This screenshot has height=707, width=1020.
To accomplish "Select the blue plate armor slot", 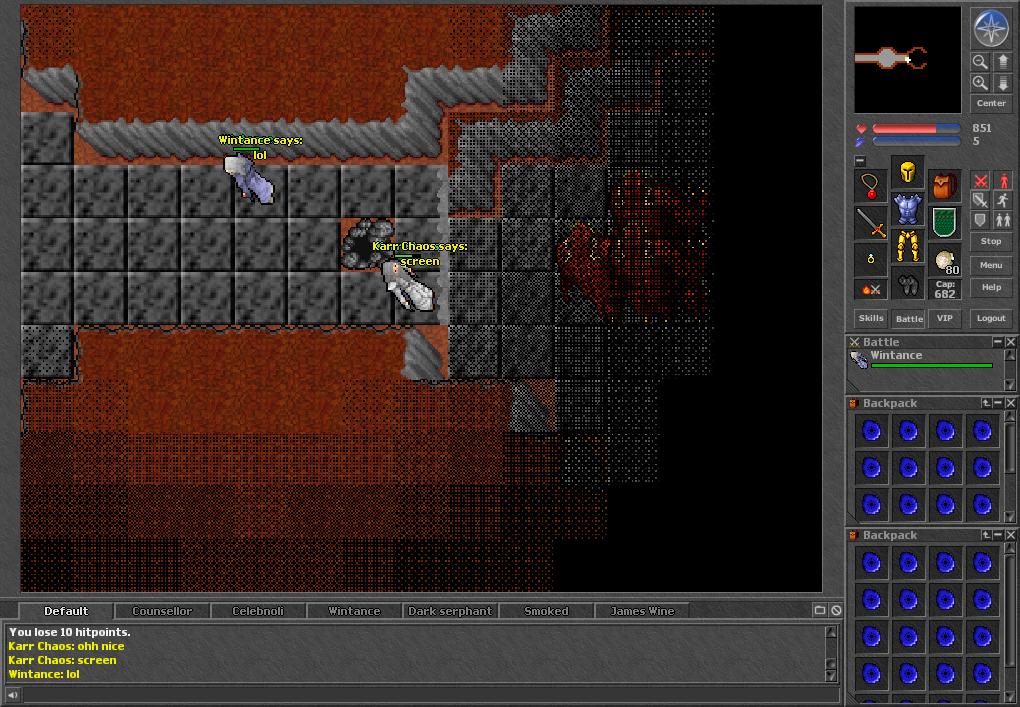I will [x=908, y=209].
